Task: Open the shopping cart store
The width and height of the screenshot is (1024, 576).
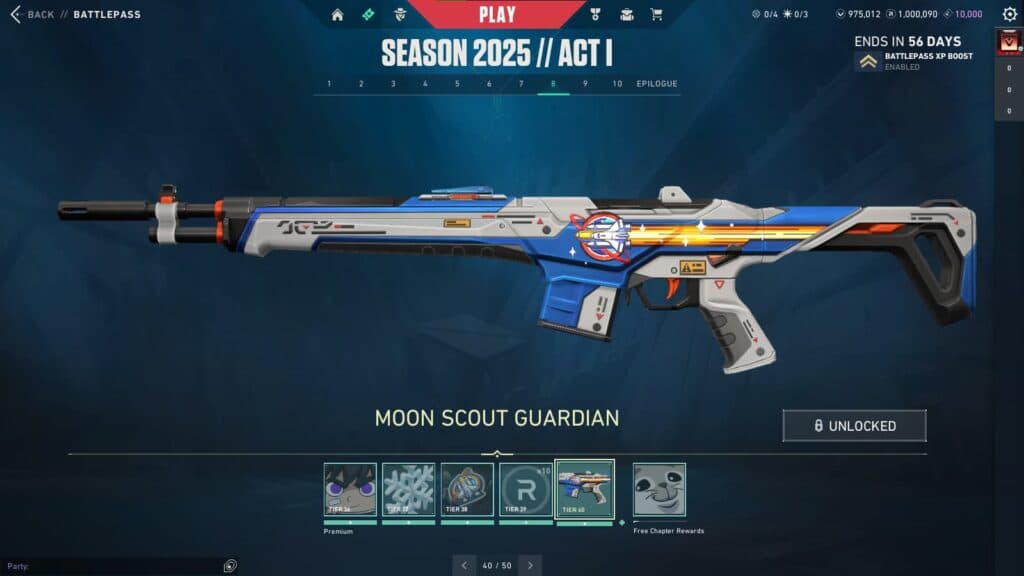Action: tap(656, 15)
